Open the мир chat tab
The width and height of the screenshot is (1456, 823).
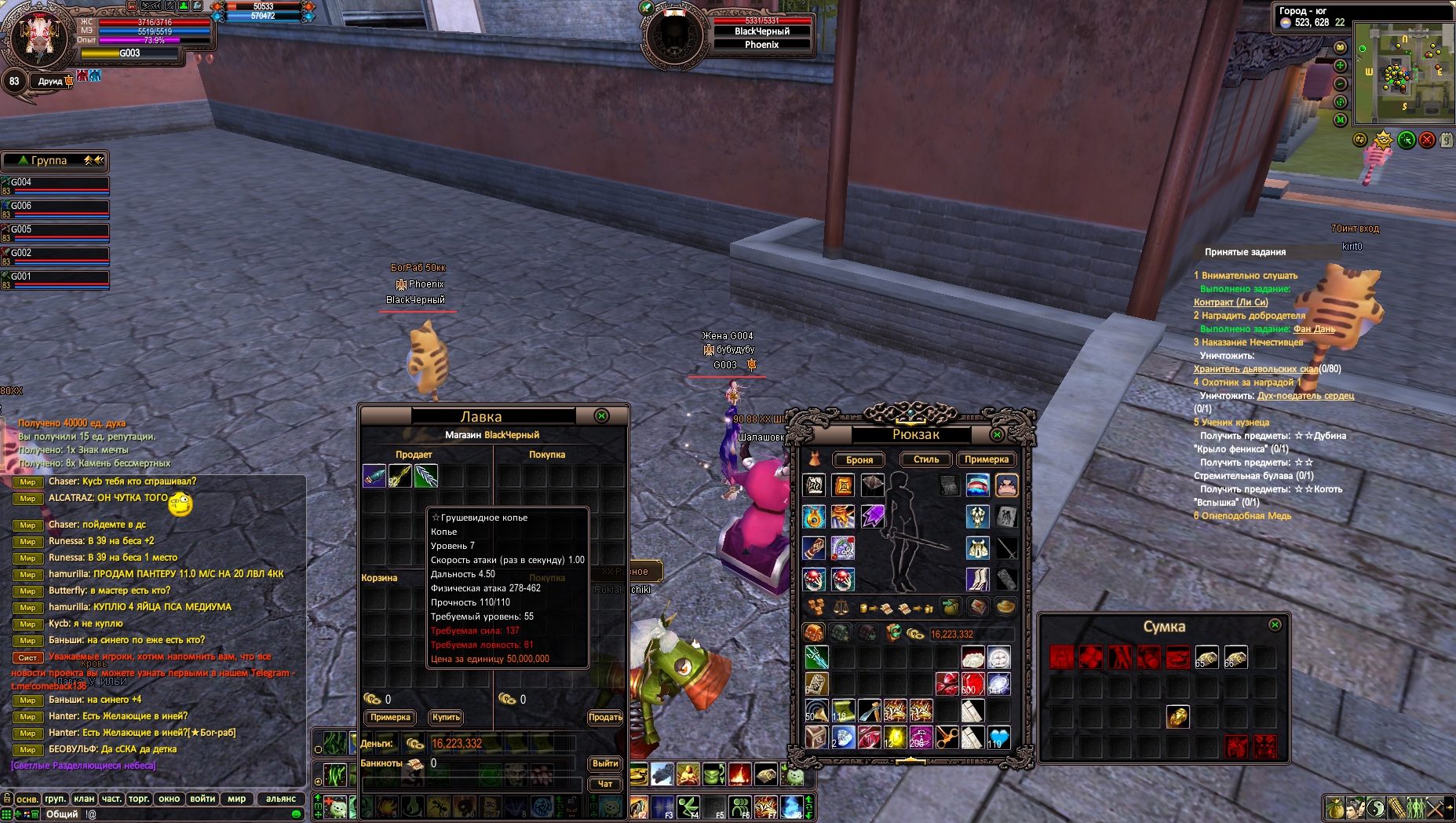[x=236, y=799]
